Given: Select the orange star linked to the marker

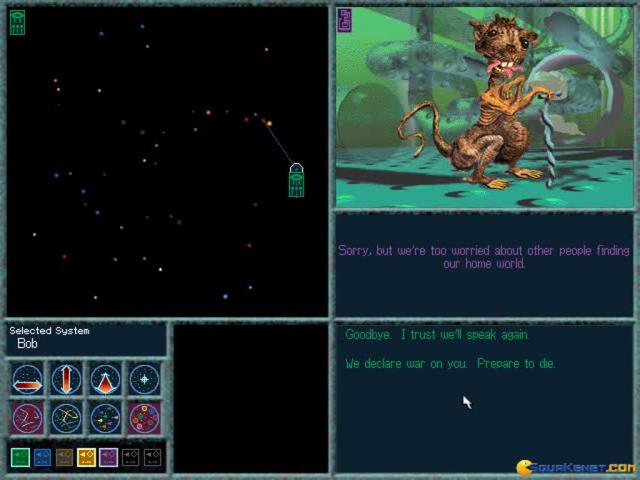Looking at the screenshot, I should 269,124.
